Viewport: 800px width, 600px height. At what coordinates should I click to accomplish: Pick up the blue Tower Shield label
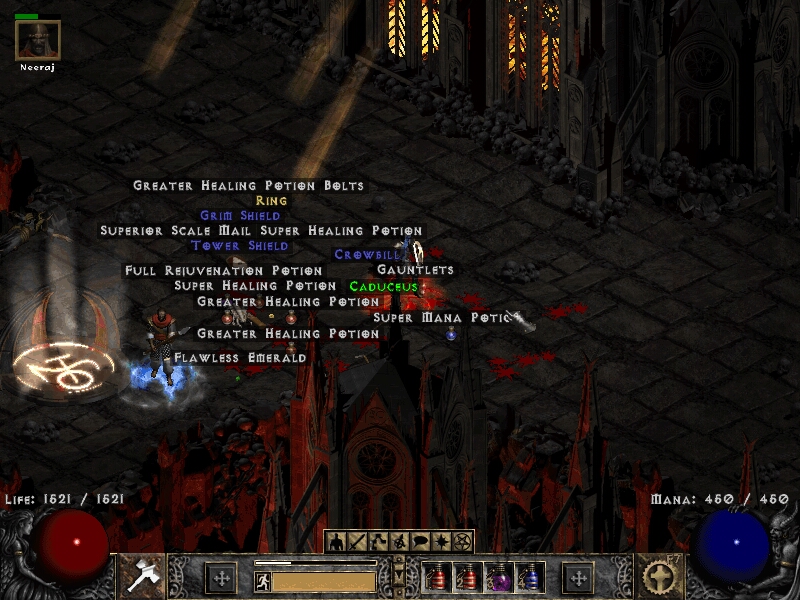(x=240, y=246)
